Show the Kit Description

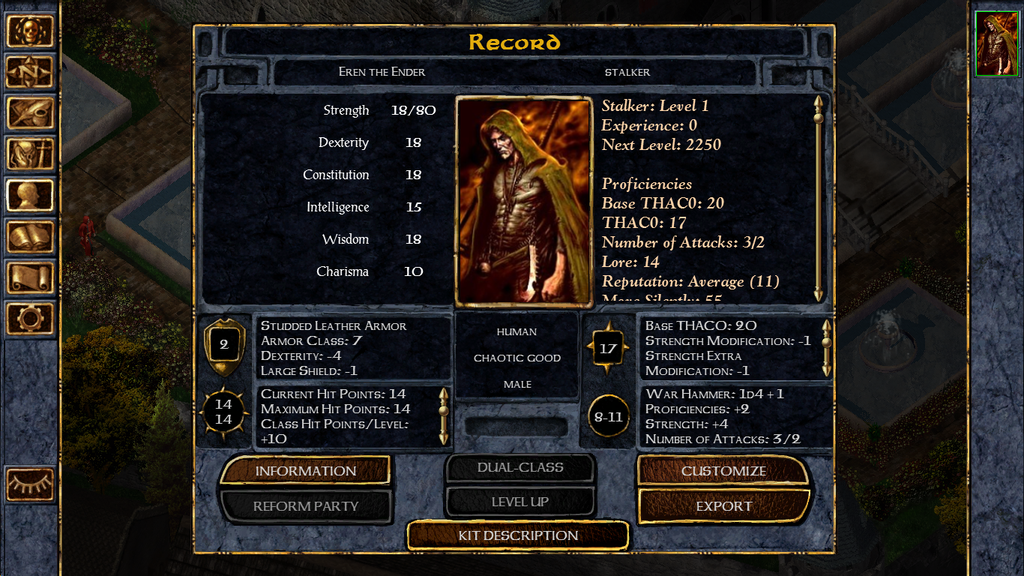tap(518, 535)
